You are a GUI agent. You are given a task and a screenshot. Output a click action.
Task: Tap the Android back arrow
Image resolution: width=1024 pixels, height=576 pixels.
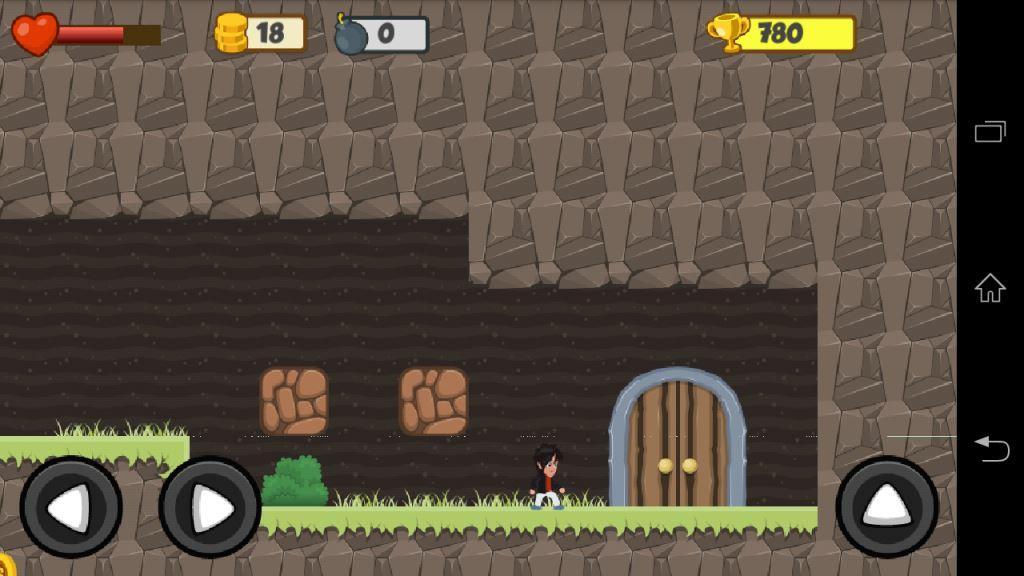click(x=991, y=448)
